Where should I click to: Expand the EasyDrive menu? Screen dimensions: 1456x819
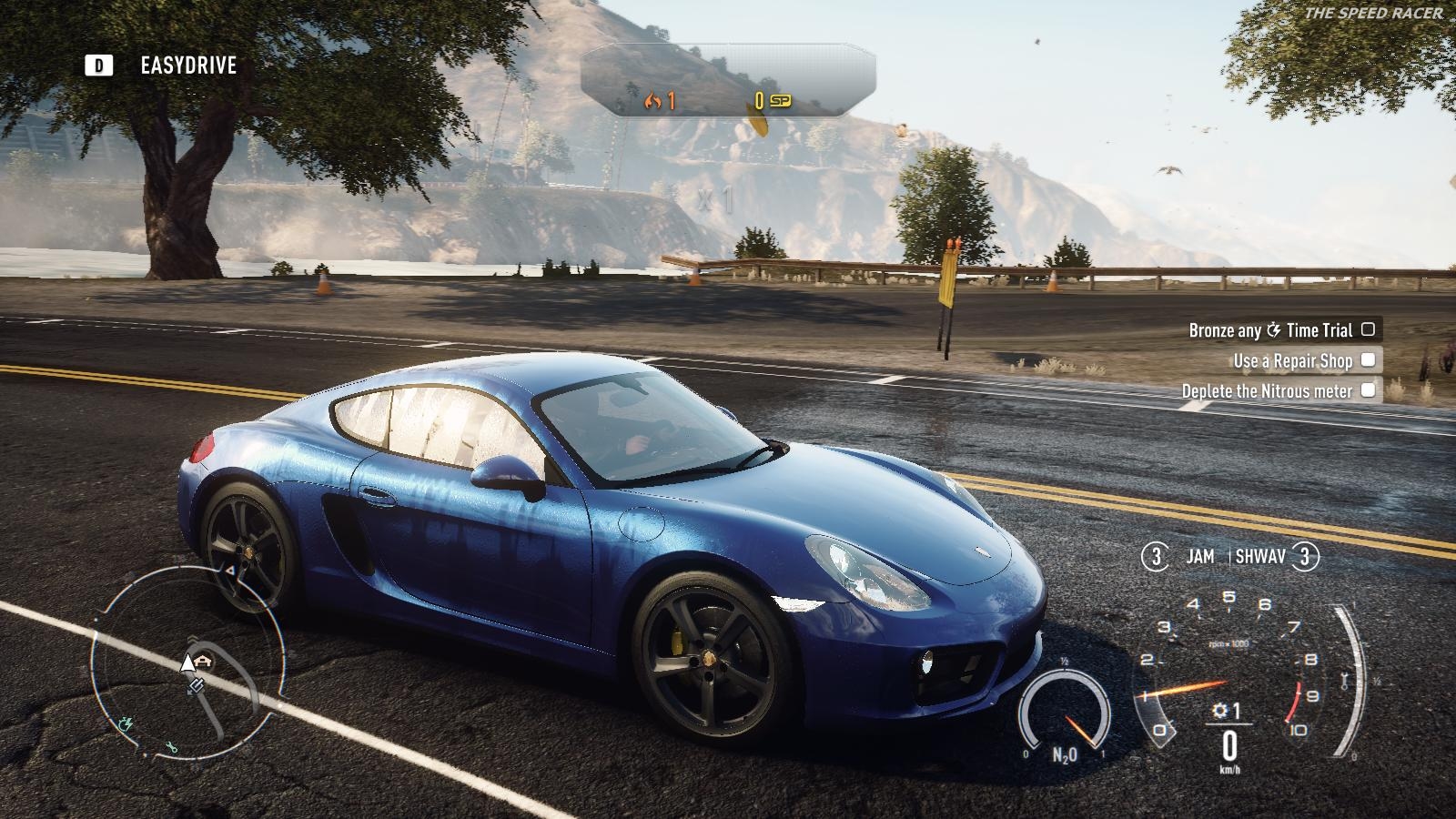pos(100,65)
